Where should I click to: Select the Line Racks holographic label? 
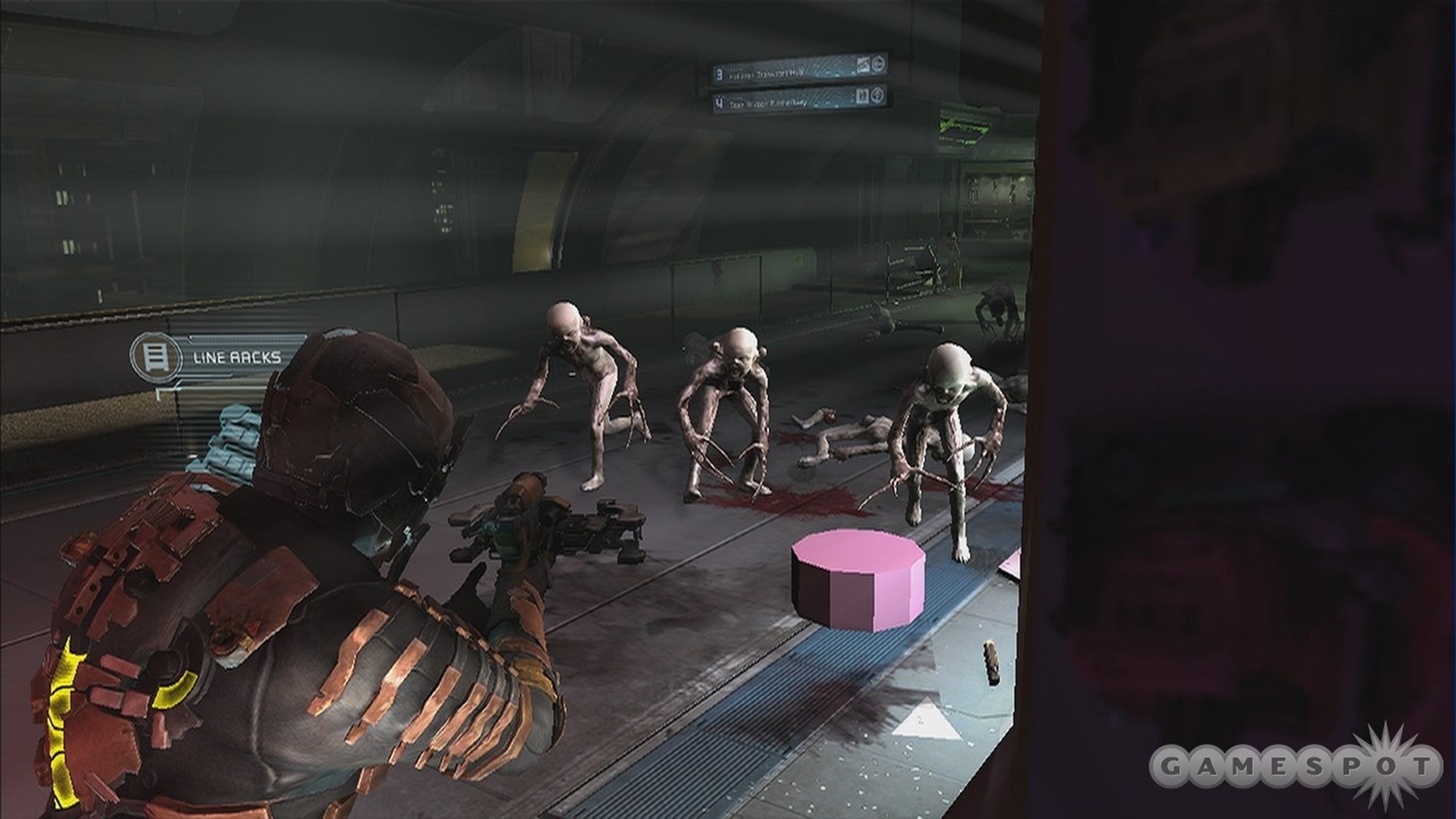pyautogui.click(x=236, y=357)
